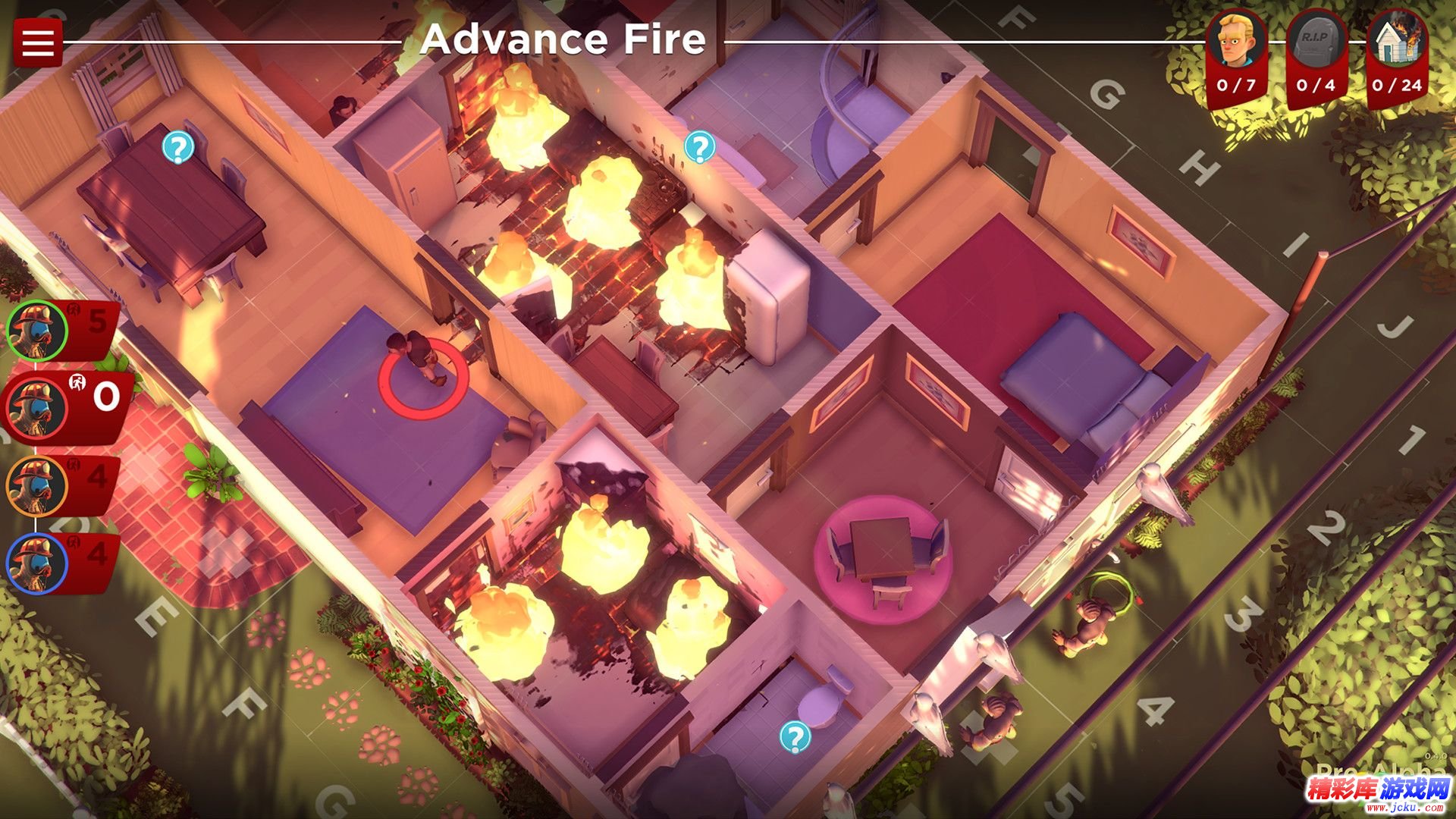This screenshot has width=1456, height=819.
Task: Reveal the question marker on the dining table
Action: 177,147
